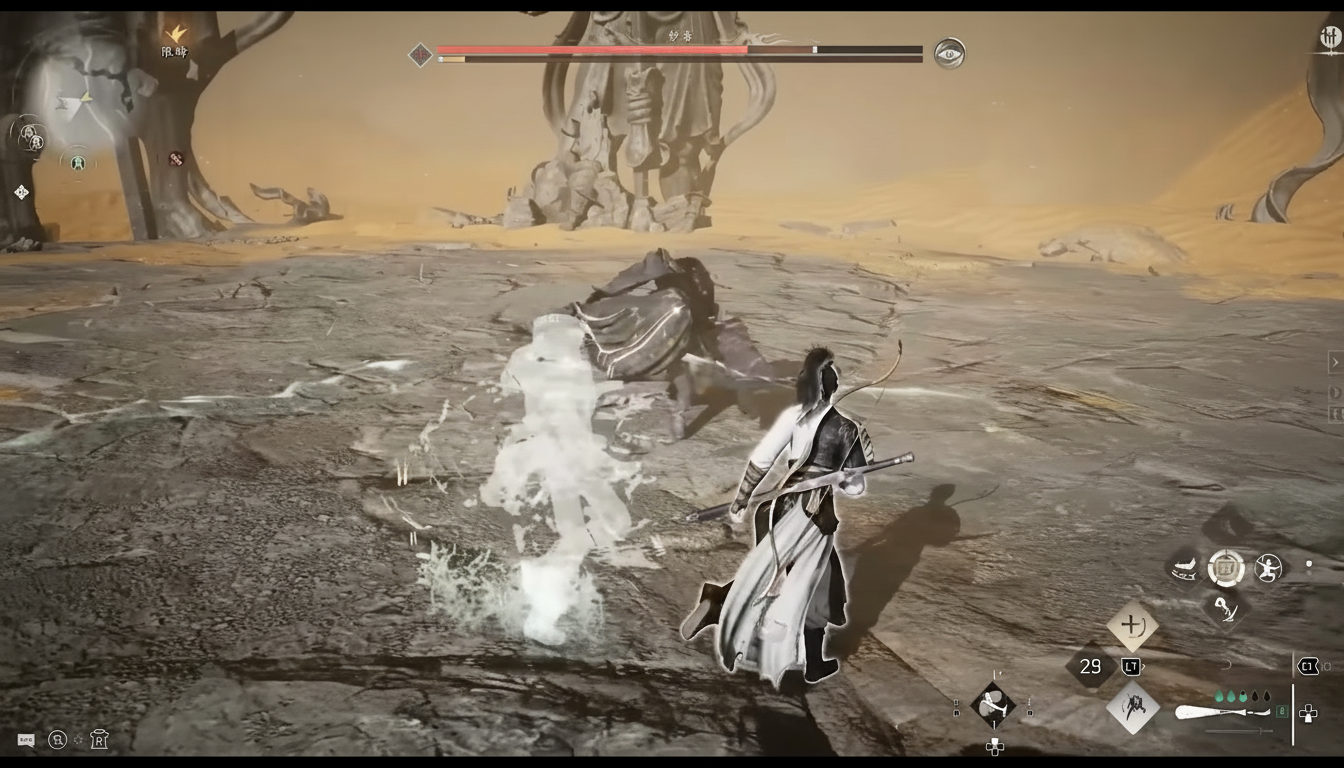The image size is (1344, 768).
Task: Click the bone charm skill below the wheel
Action: pyautogui.click(x=1226, y=610)
